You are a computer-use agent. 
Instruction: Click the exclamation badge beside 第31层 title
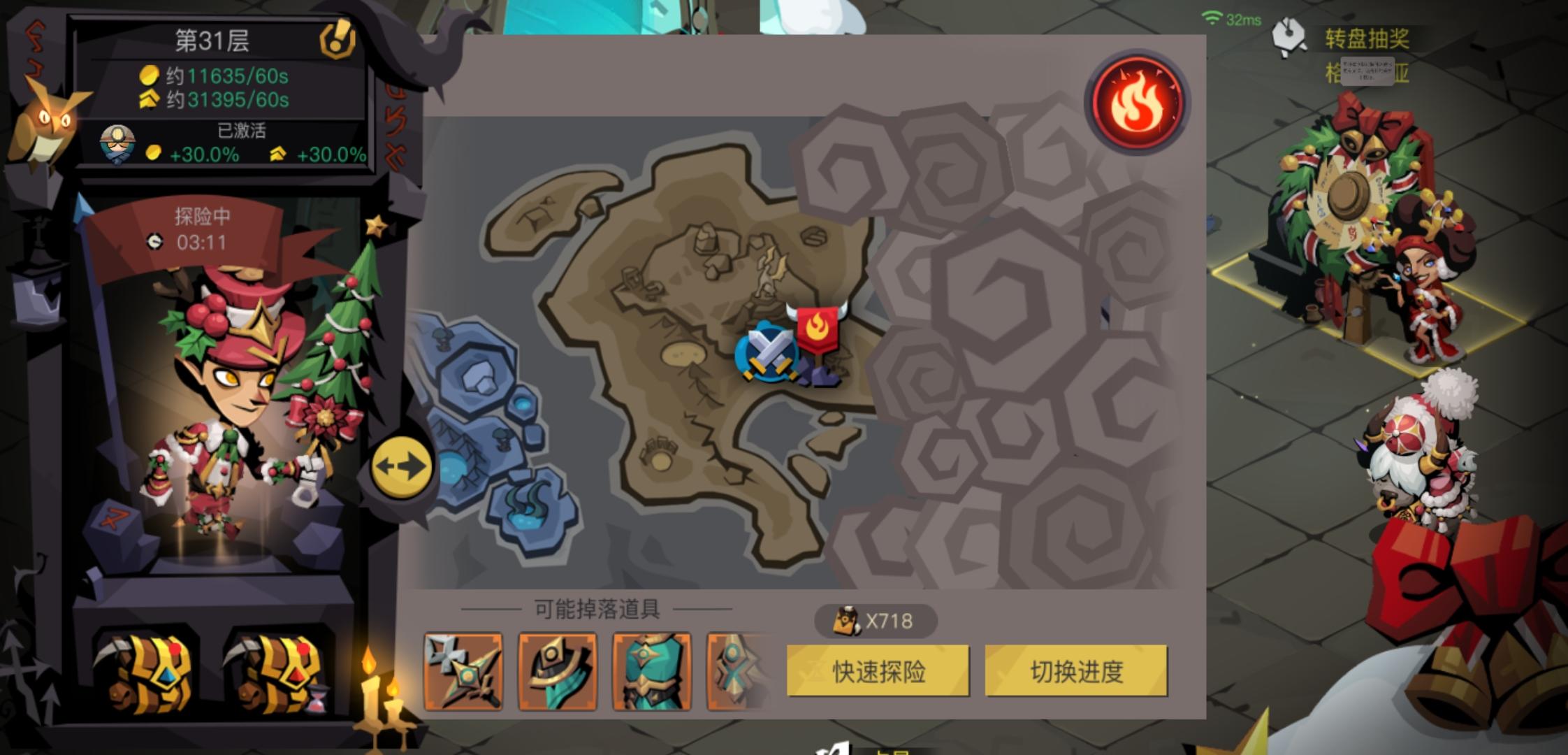pos(337,38)
